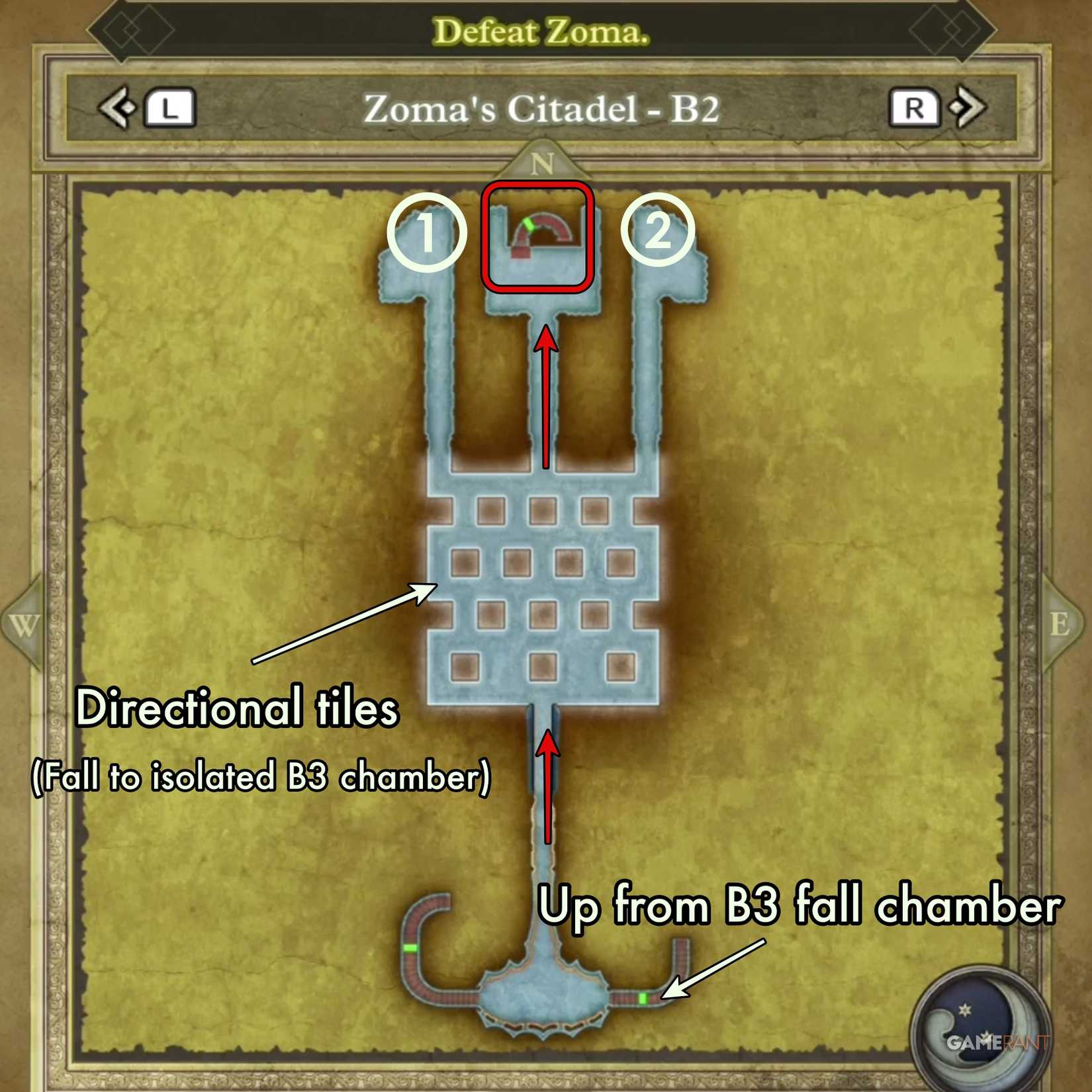Click the red-highlighted stairway room box
The width and height of the screenshot is (1092, 1092).
(x=539, y=238)
